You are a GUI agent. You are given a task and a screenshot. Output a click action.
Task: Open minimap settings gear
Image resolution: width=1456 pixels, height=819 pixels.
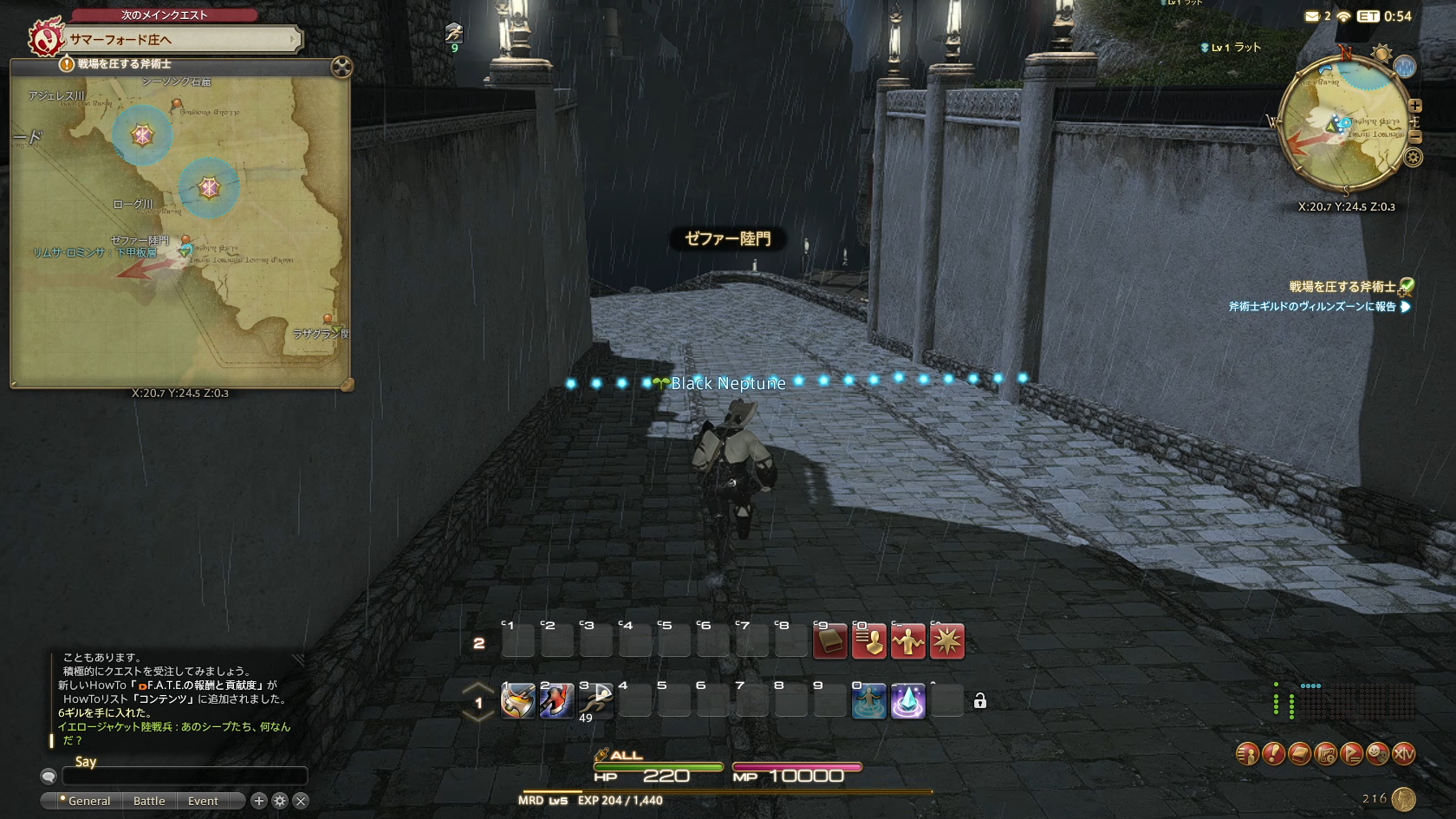tap(1413, 157)
